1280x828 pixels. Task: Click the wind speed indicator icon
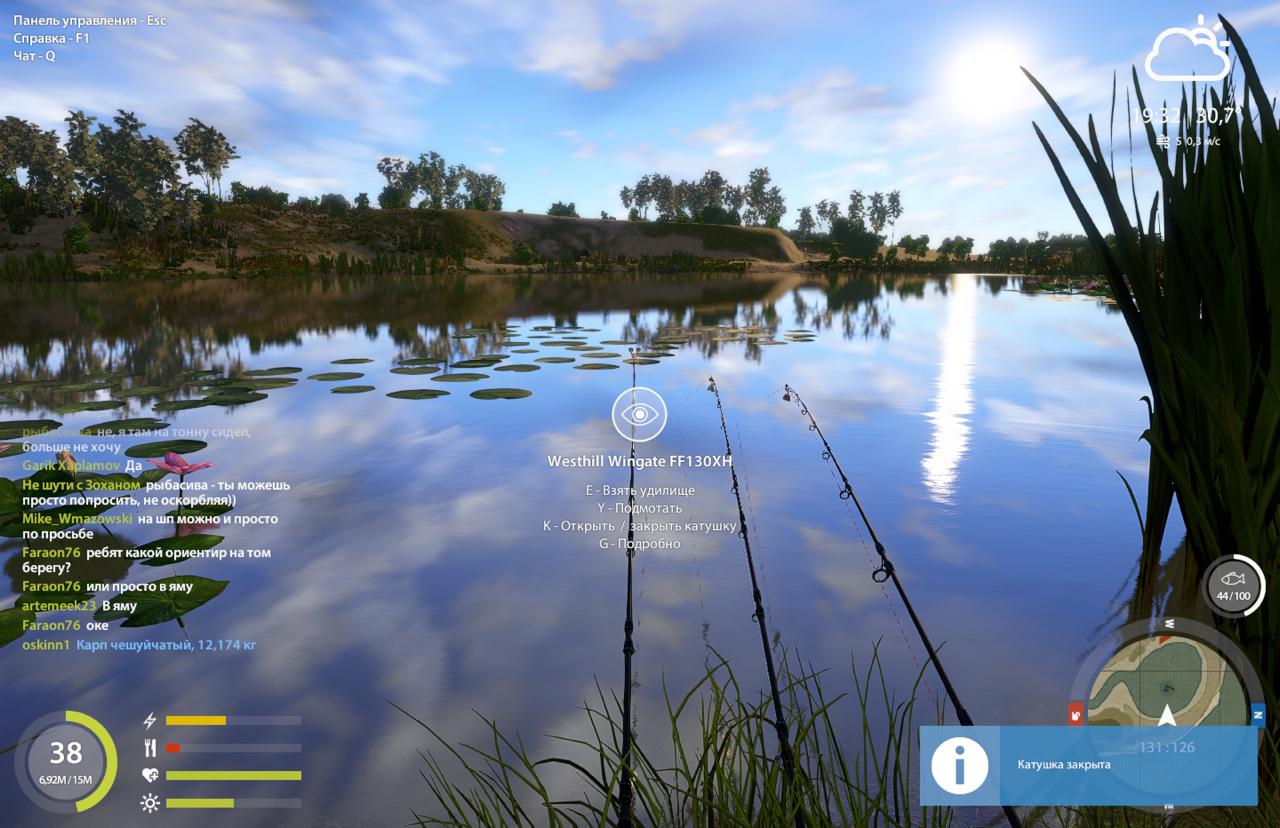coord(1163,142)
